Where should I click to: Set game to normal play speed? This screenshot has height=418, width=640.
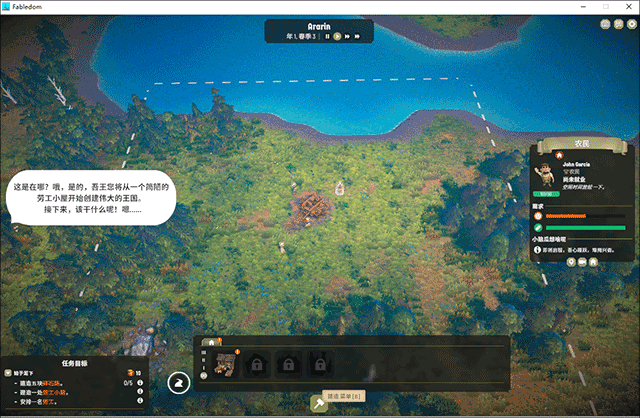point(338,36)
